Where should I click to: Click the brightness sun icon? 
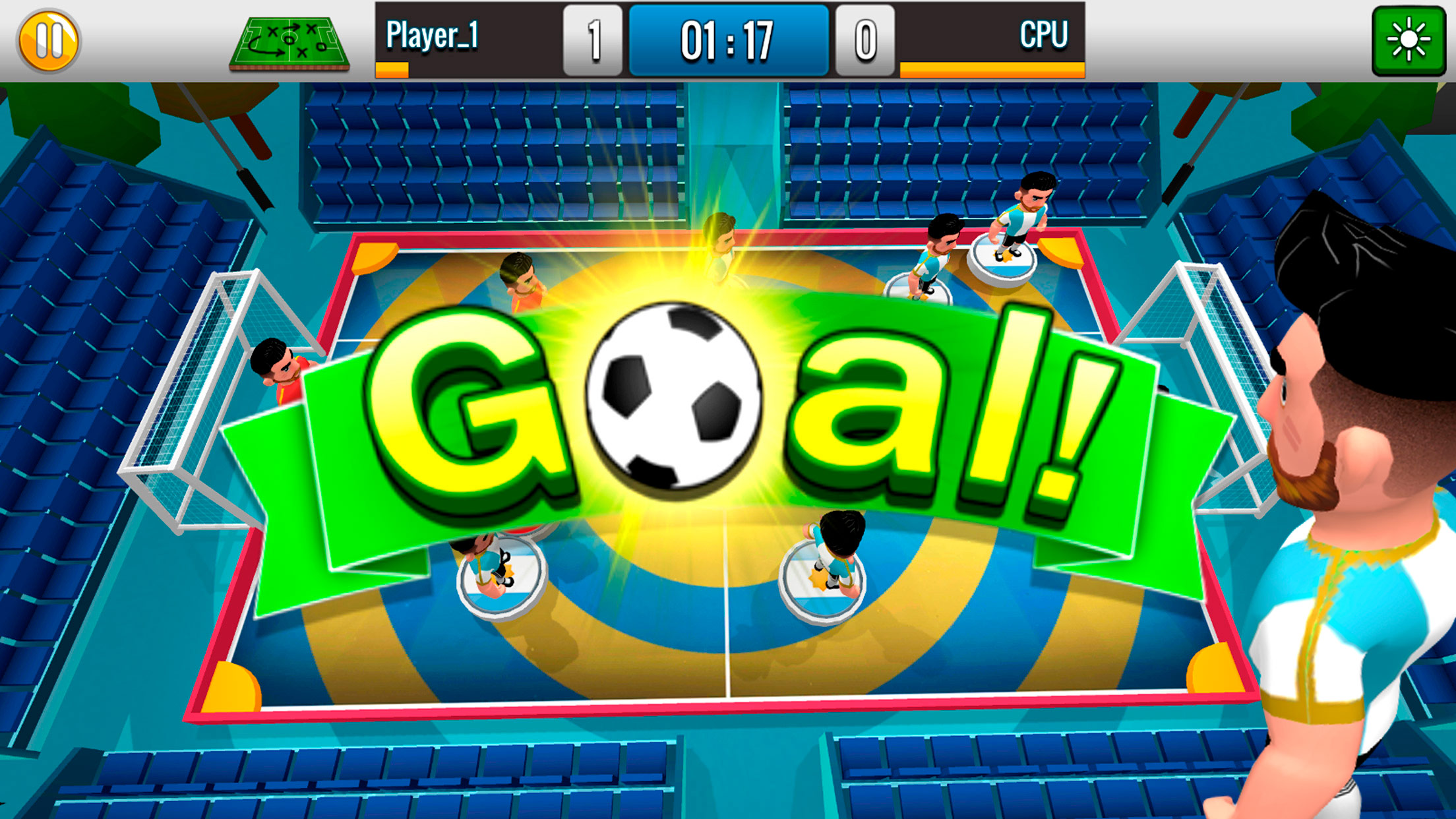coord(1411,41)
